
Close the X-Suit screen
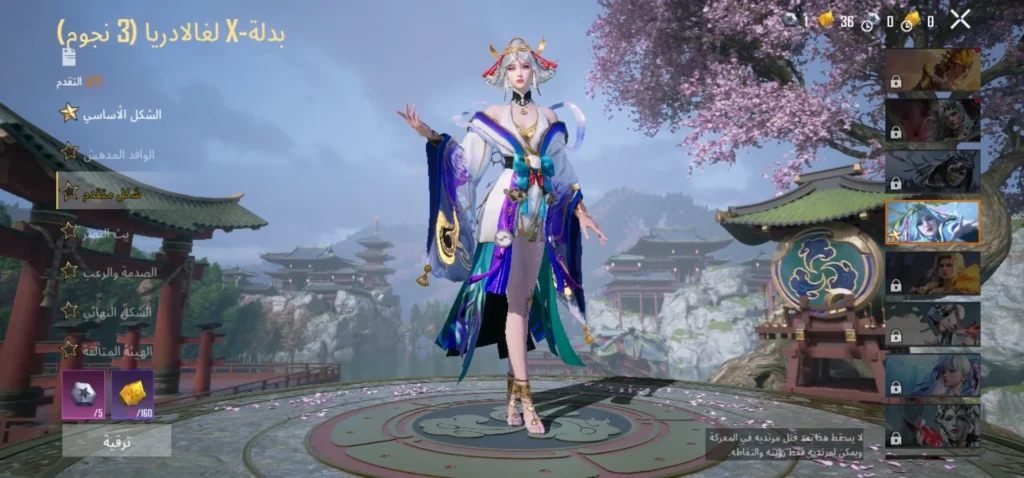[960, 18]
